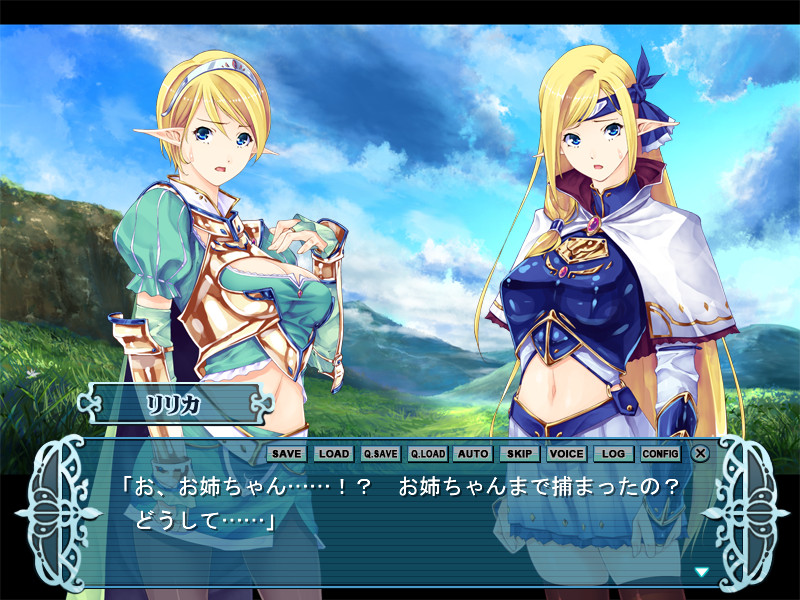Activate SKIP mode
800x600 pixels.
click(x=519, y=453)
